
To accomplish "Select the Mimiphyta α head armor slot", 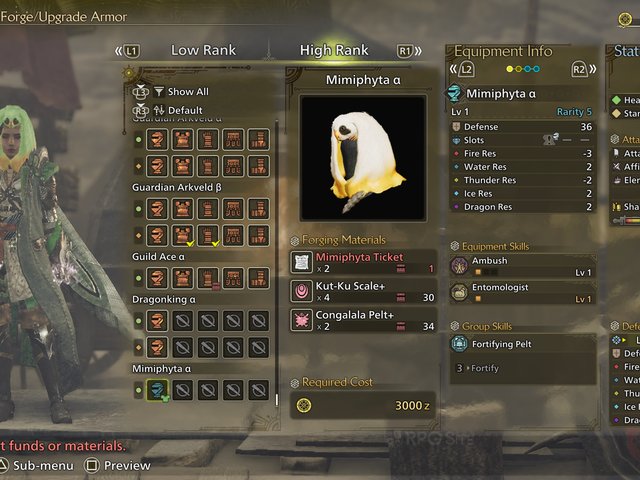I will pyautogui.click(x=156, y=390).
